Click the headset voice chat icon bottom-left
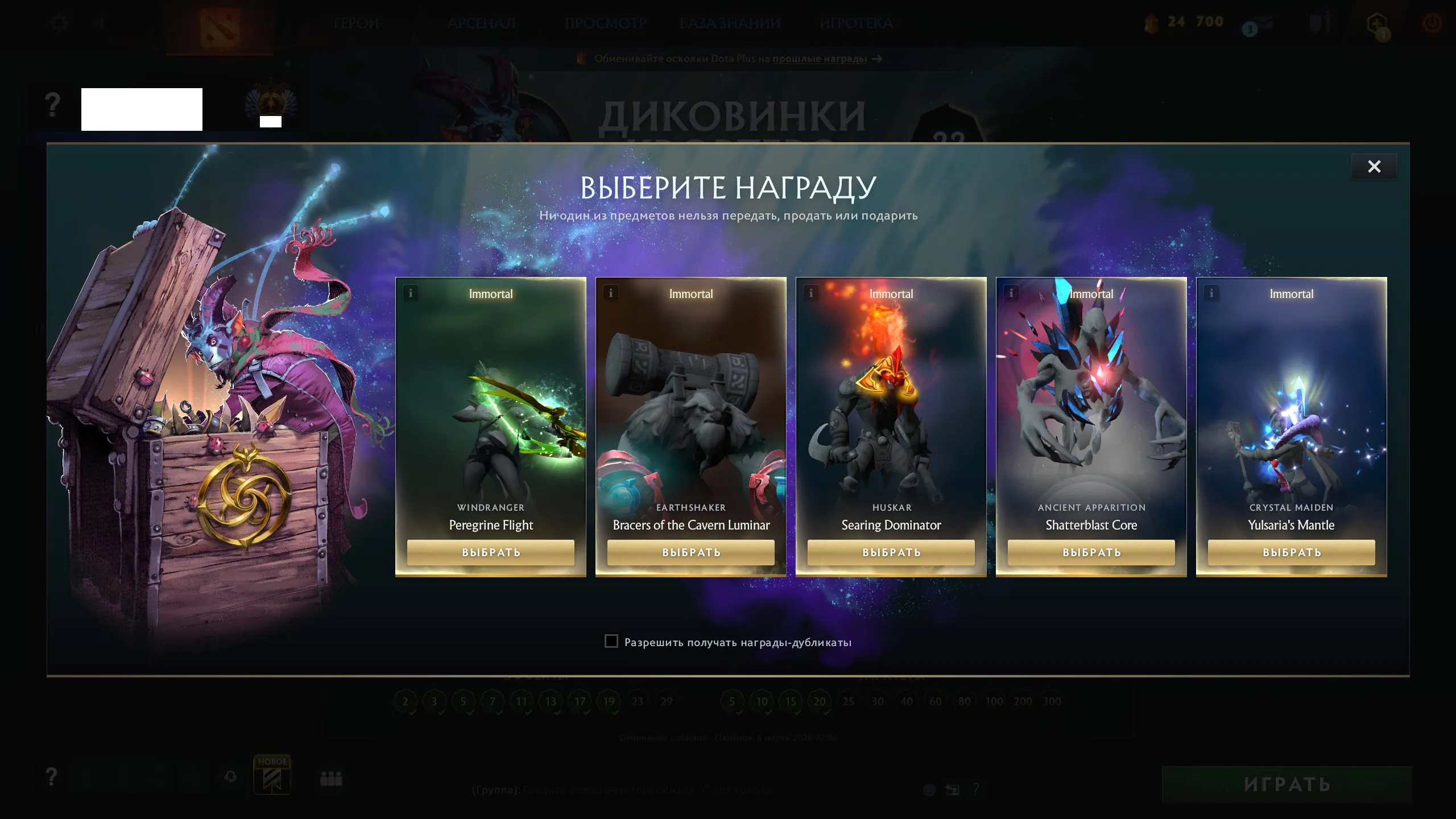 click(x=230, y=777)
